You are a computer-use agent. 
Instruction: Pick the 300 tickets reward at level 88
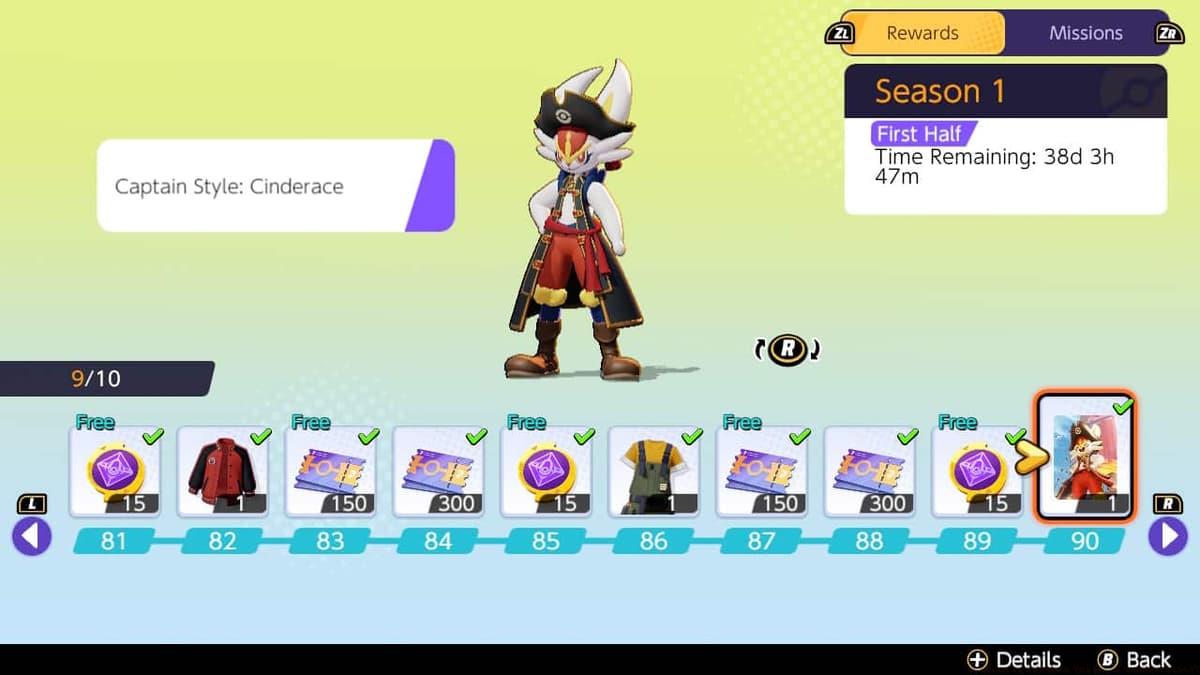click(x=871, y=472)
